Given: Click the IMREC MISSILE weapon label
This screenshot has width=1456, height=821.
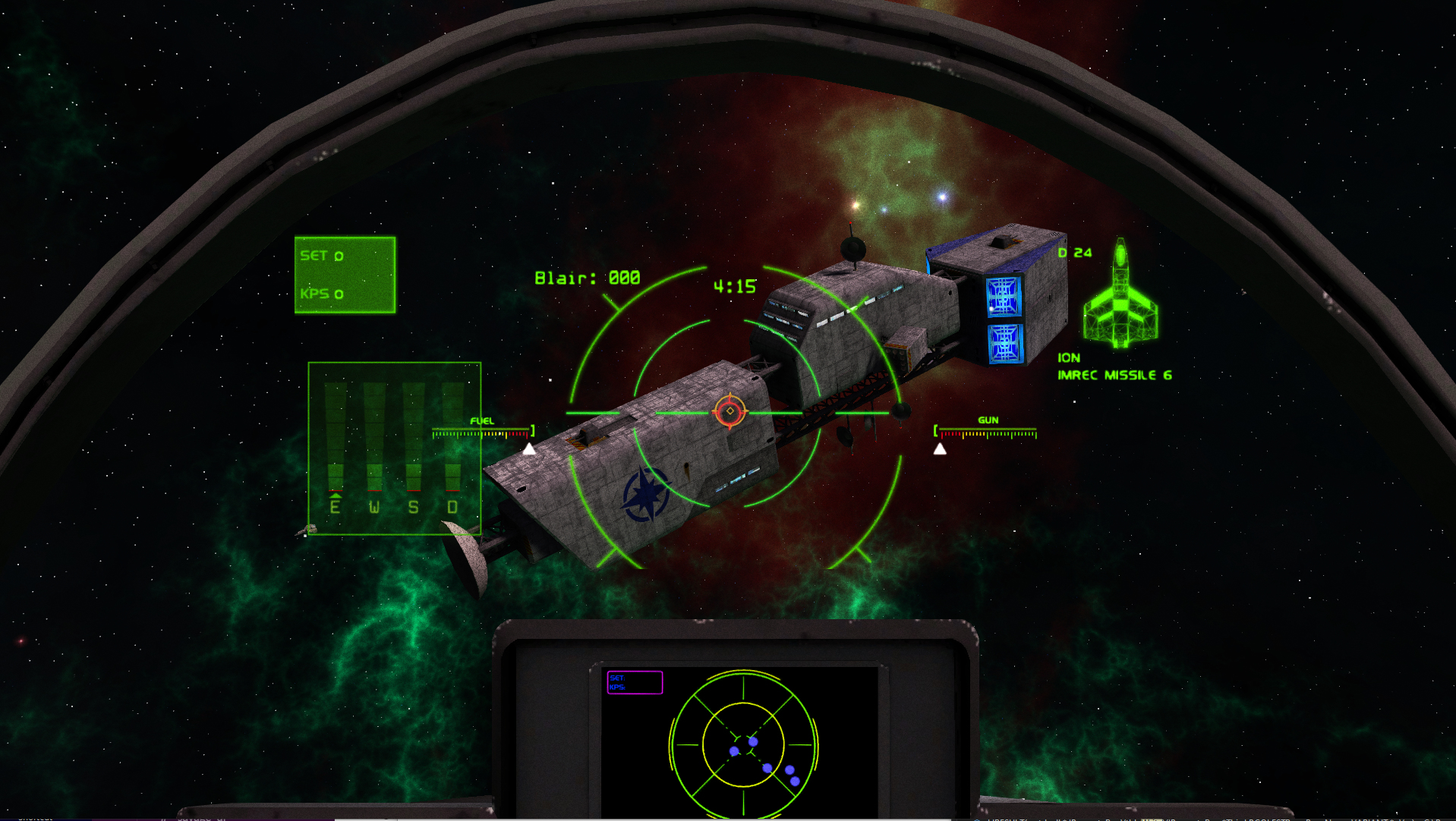Looking at the screenshot, I should [1114, 375].
